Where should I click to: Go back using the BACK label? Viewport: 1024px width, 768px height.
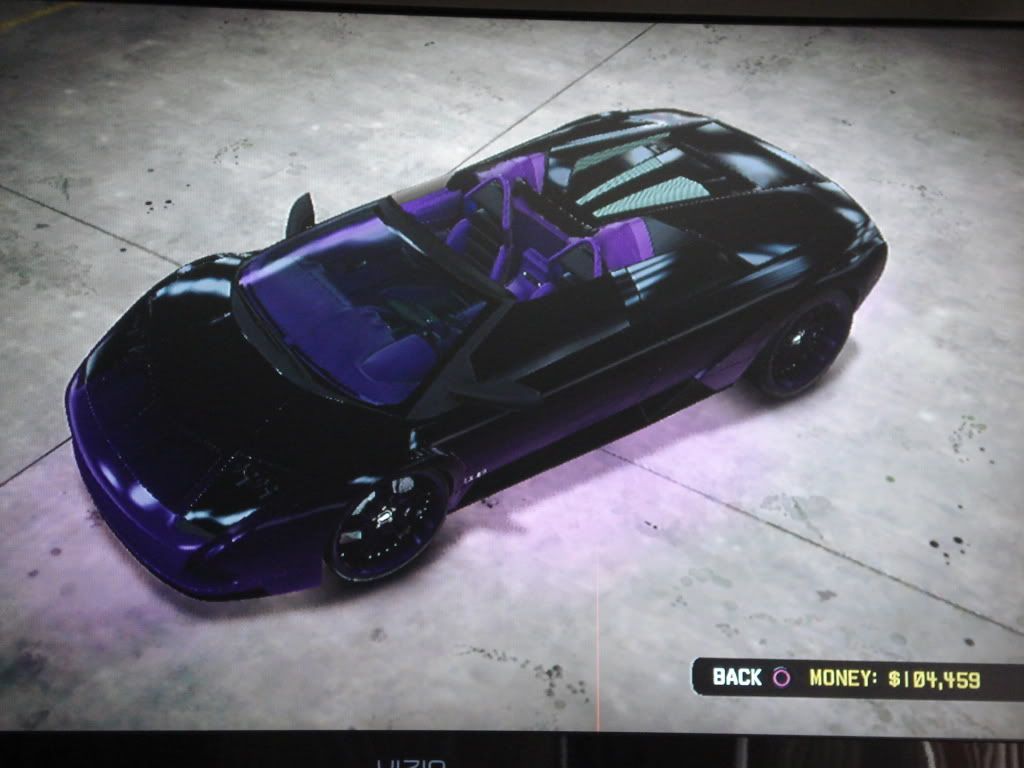(738, 677)
